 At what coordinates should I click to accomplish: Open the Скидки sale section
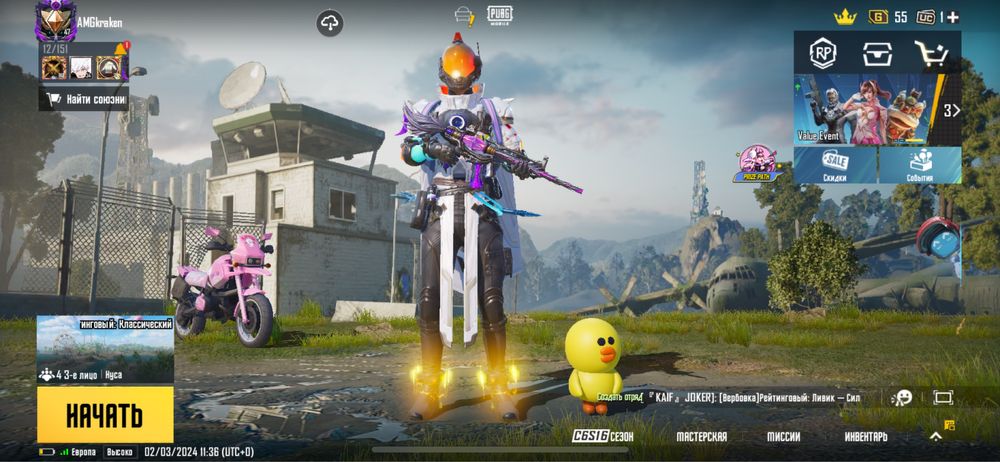[x=835, y=165]
